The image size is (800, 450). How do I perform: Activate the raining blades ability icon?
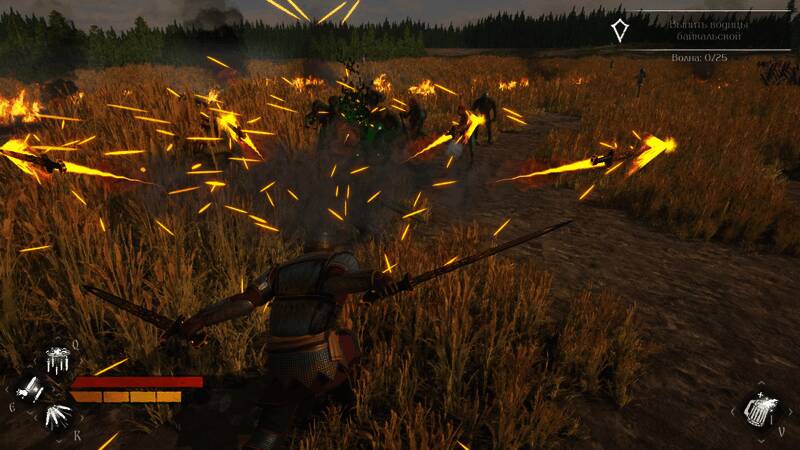coord(55,361)
